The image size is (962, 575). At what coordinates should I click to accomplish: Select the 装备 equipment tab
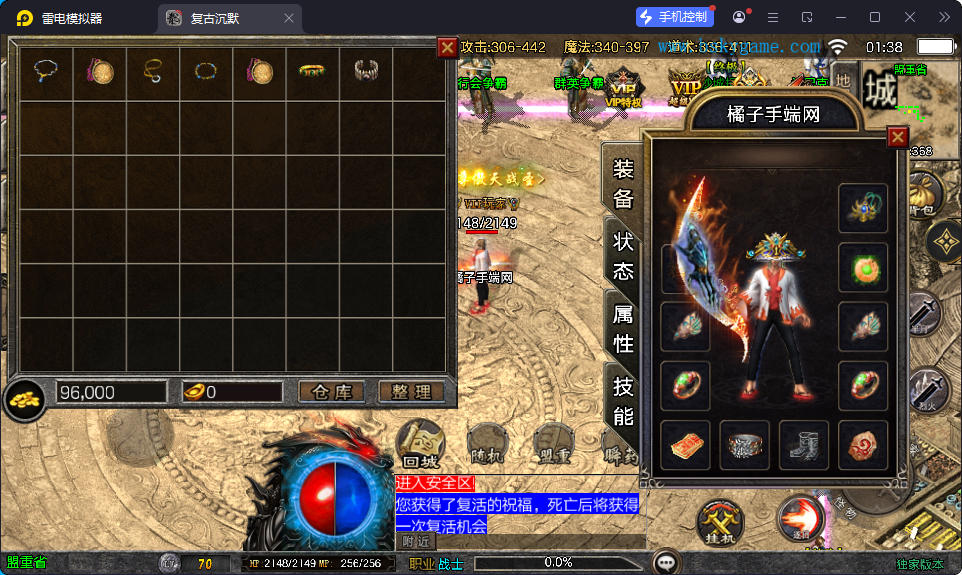623,184
